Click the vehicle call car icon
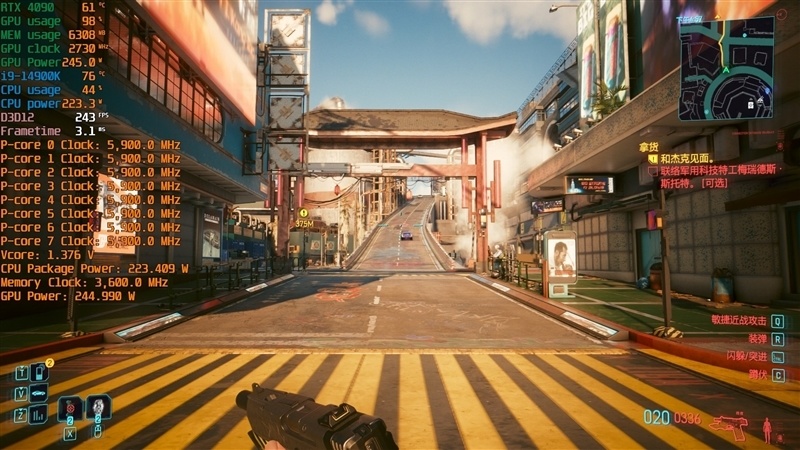The image size is (800, 450). click(x=39, y=393)
